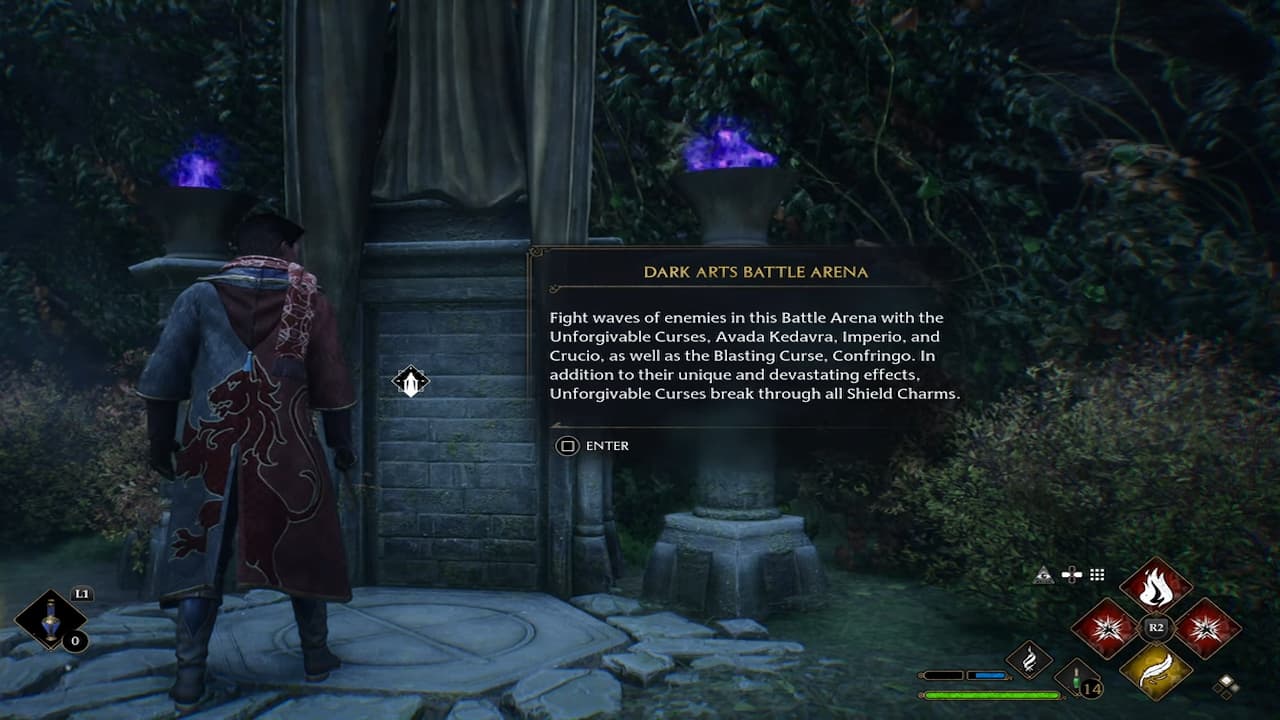The height and width of the screenshot is (720, 1280).
Task: Click ENTER to join the Battle Arena
Action: pos(606,446)
